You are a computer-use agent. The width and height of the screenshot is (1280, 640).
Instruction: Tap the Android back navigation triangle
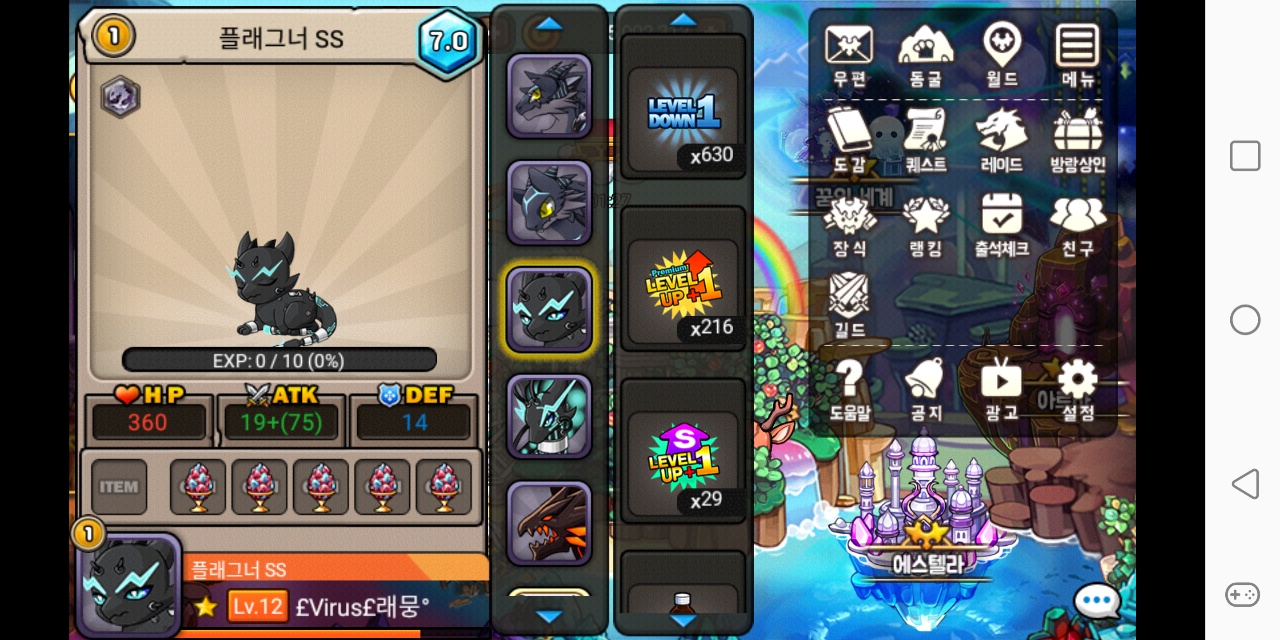click(1245, 484)
